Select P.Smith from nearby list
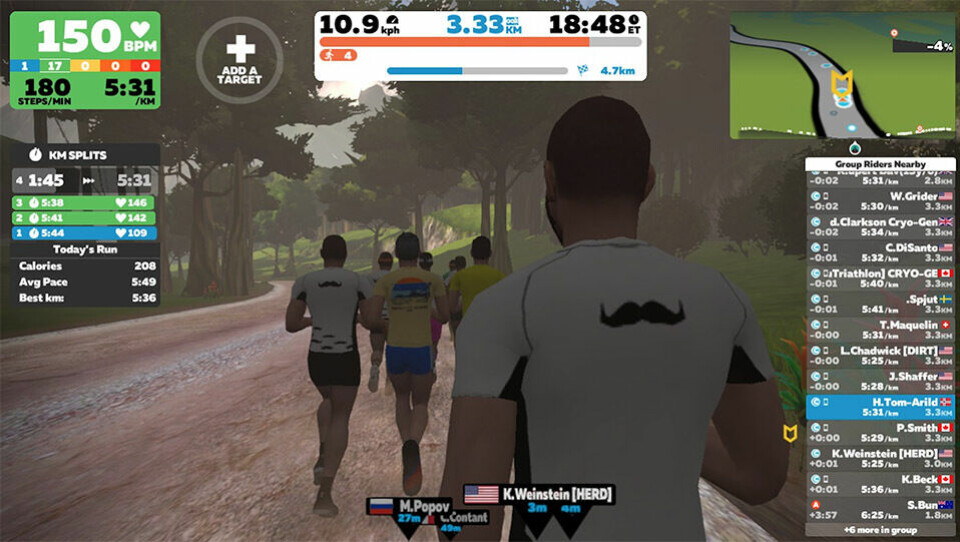The height and width of the screenshot is (542, 960). pos(880,432)
